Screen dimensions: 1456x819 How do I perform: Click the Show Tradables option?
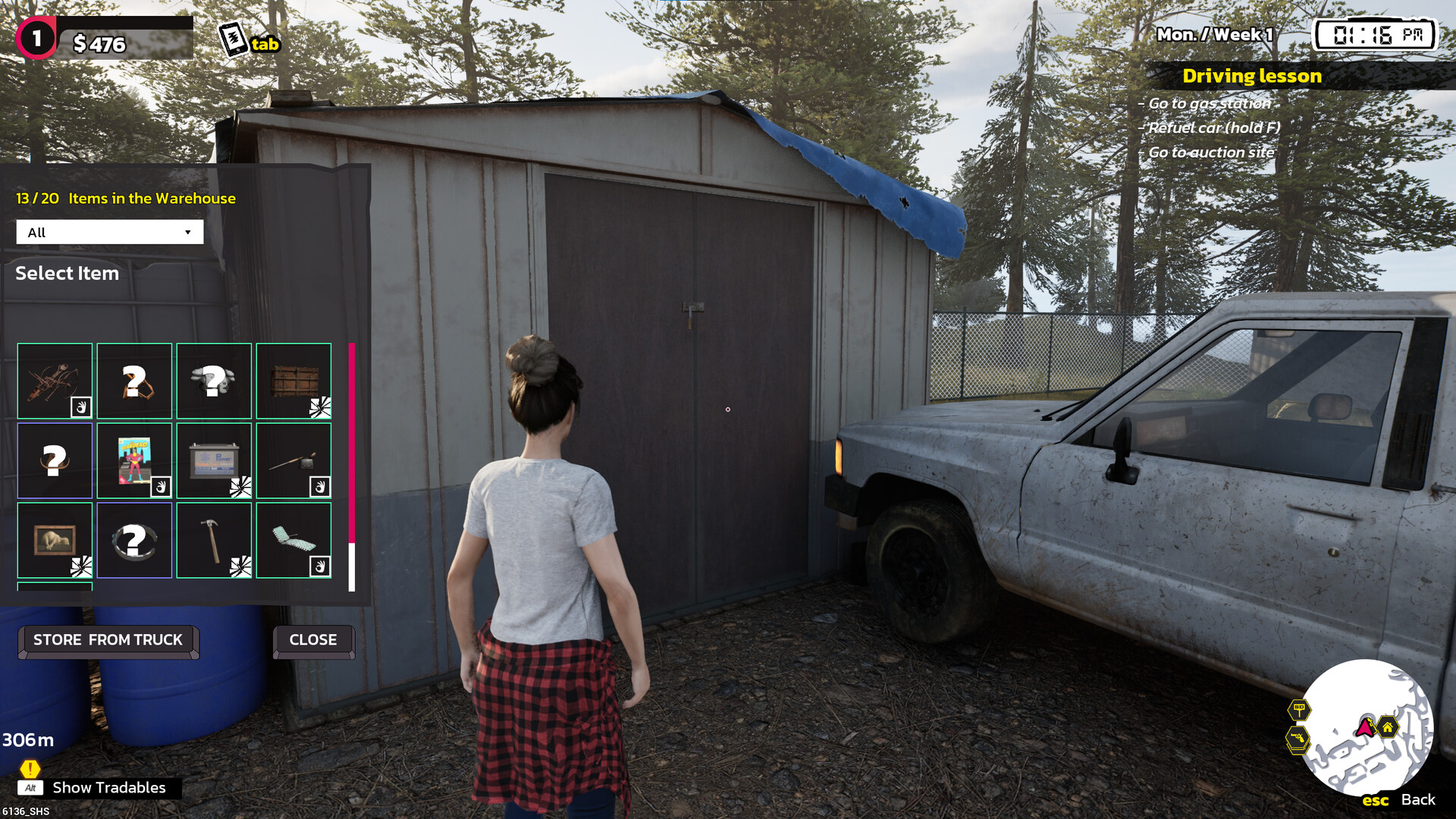pyautogui.click(x=108, y=788)
